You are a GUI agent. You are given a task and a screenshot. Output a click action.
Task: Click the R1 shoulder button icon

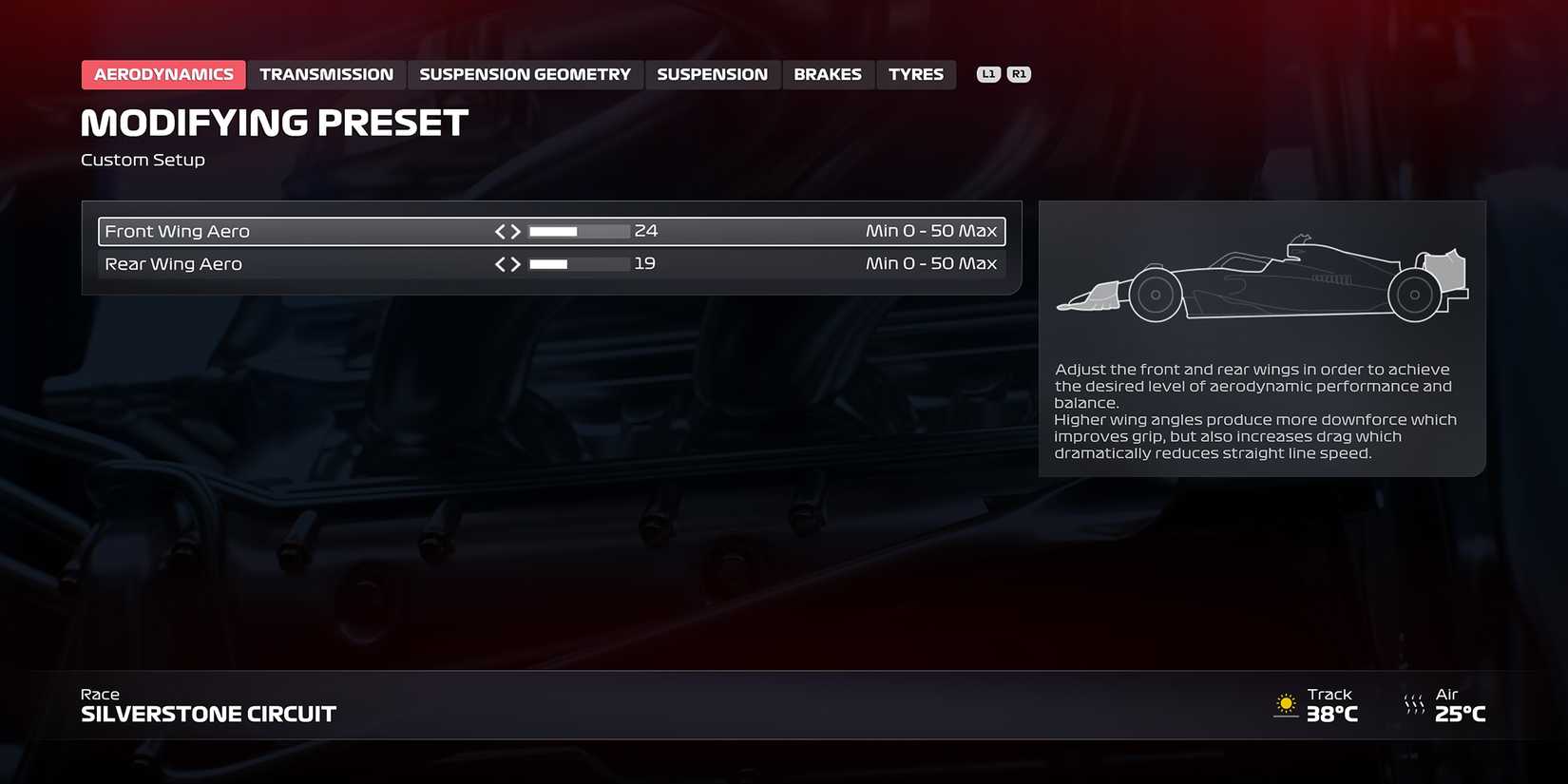(1020, 73)
